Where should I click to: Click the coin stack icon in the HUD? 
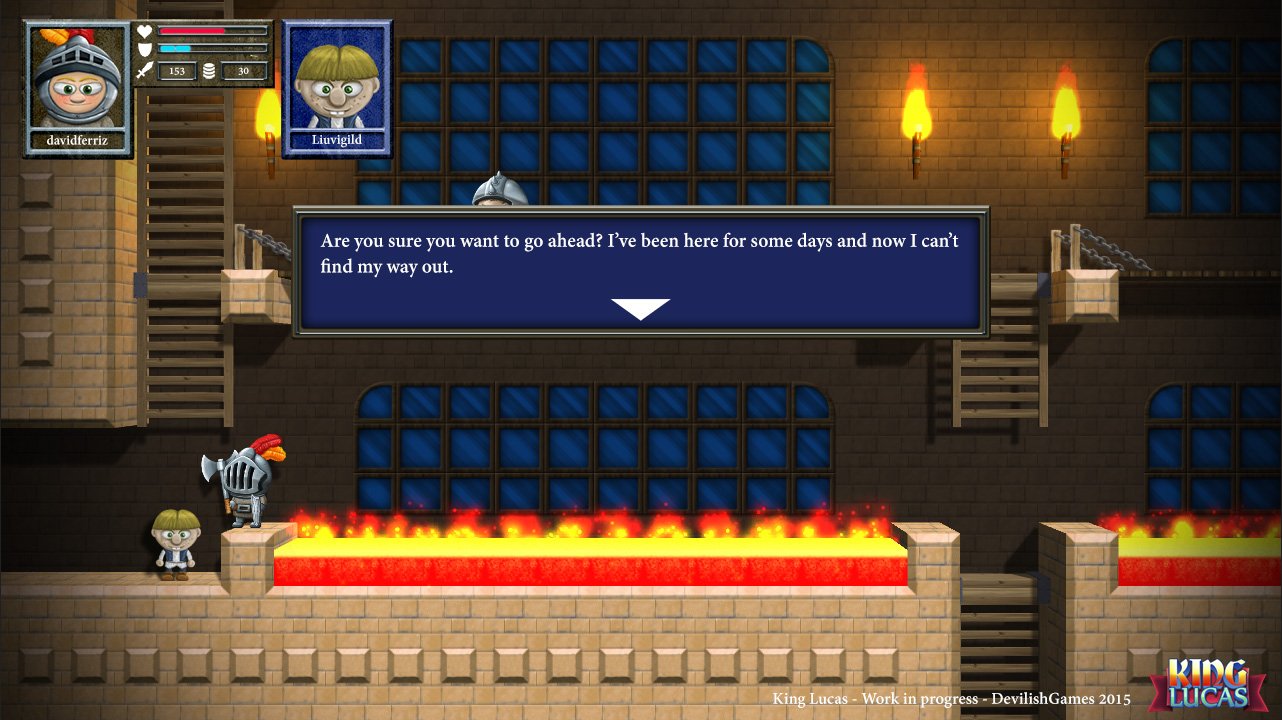coord(209,70)
